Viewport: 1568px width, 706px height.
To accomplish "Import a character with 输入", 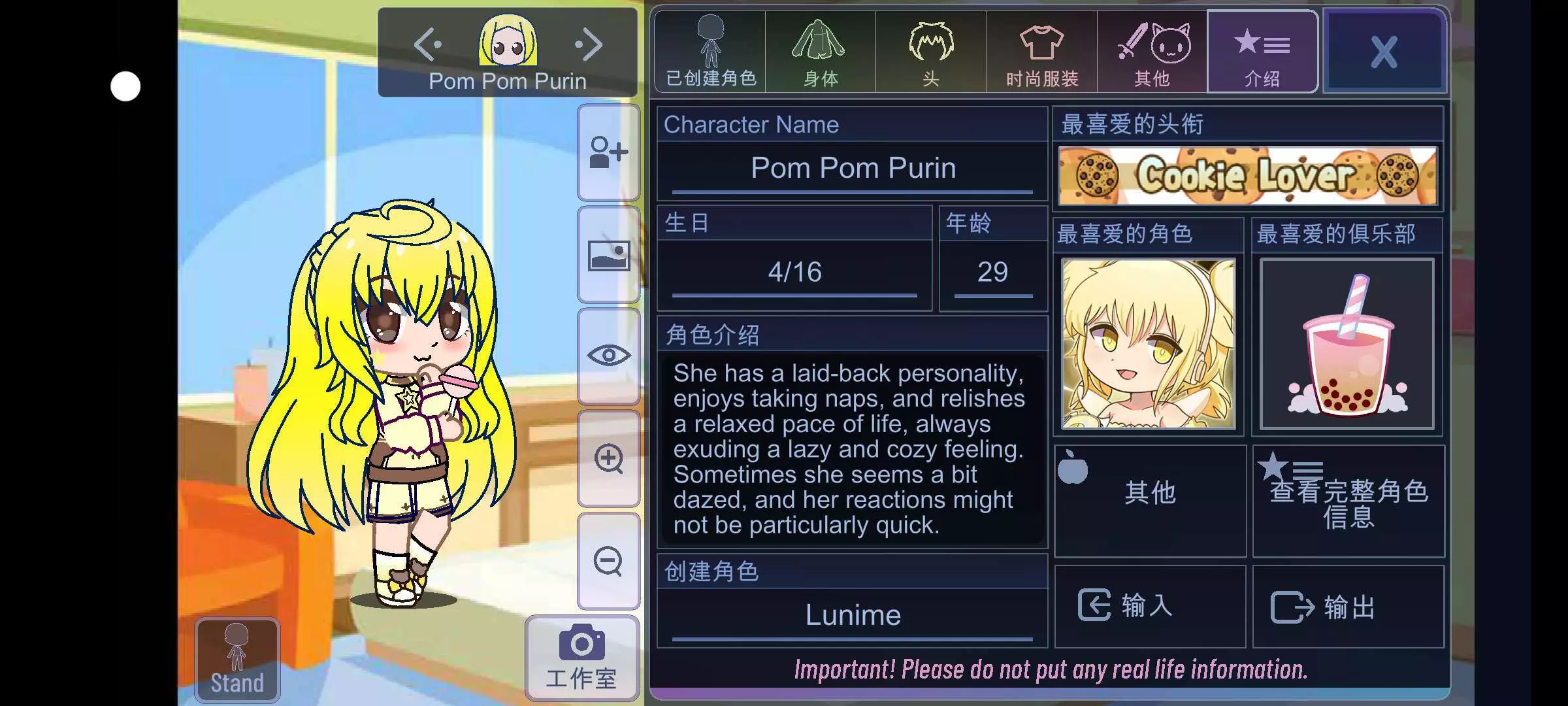I will (1150, 606).
